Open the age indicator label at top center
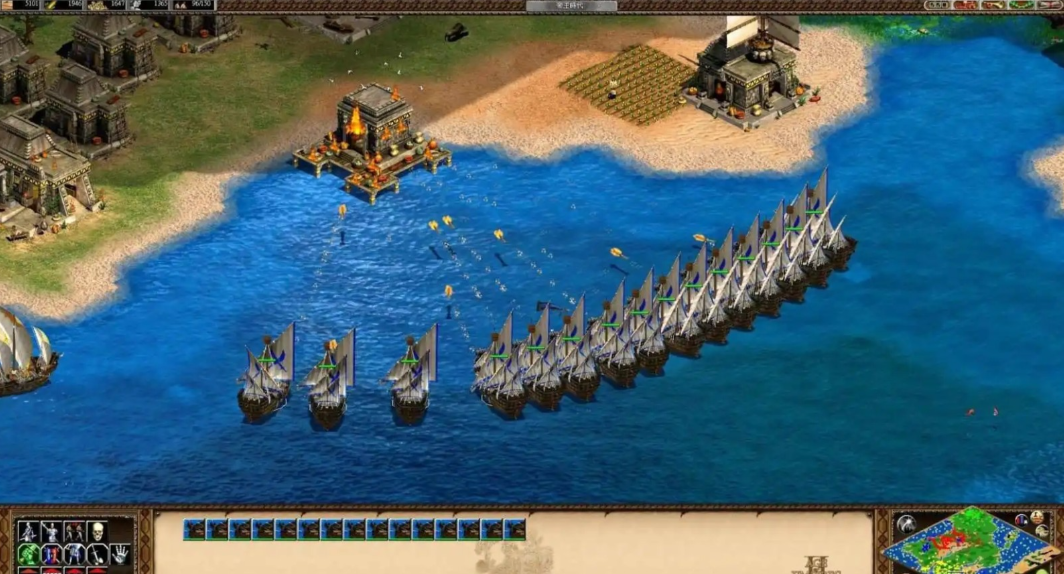The width and height of the screenshot is (1064, 574). 571,6
